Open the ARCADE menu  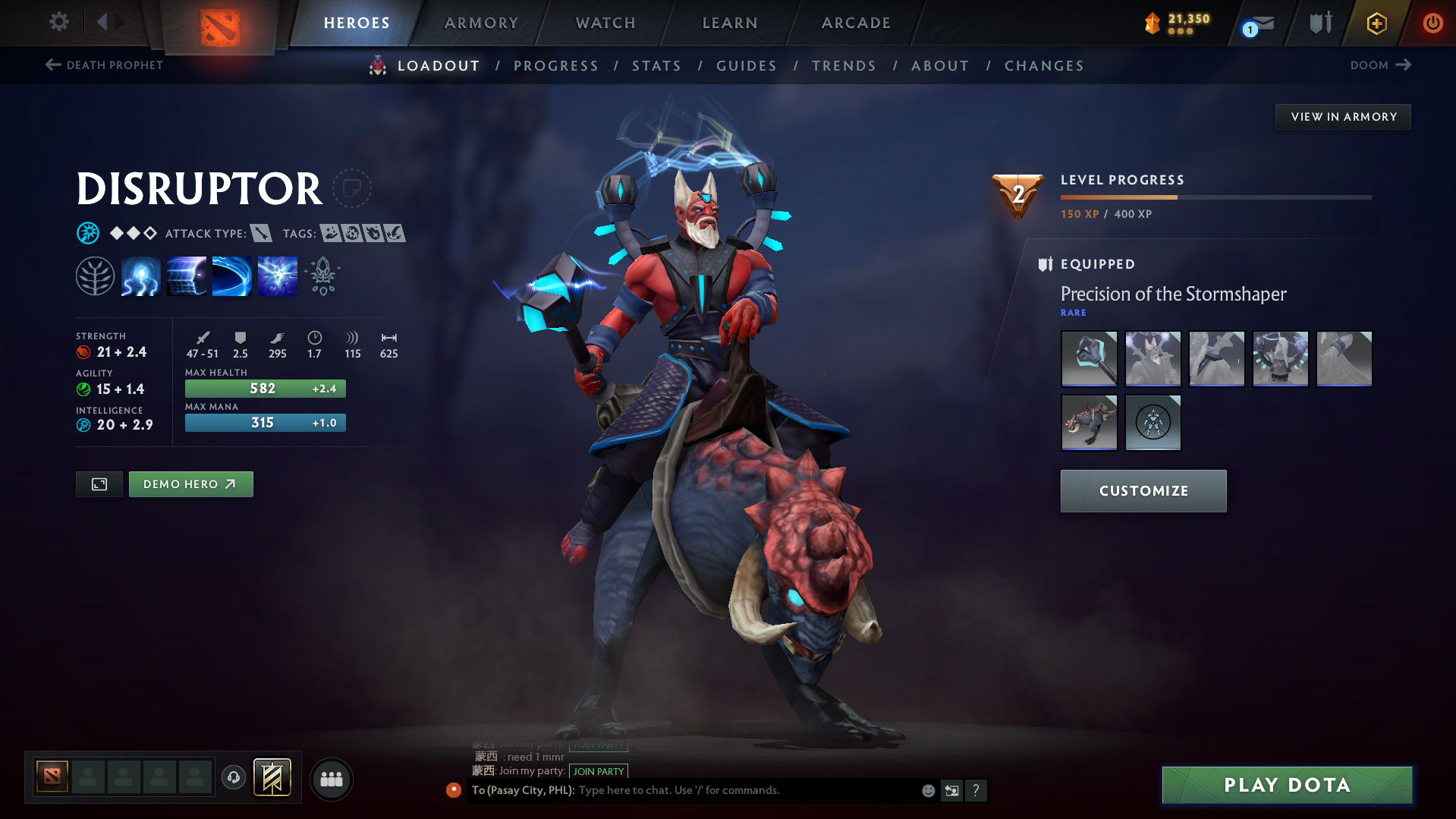(x=855, y=23)
